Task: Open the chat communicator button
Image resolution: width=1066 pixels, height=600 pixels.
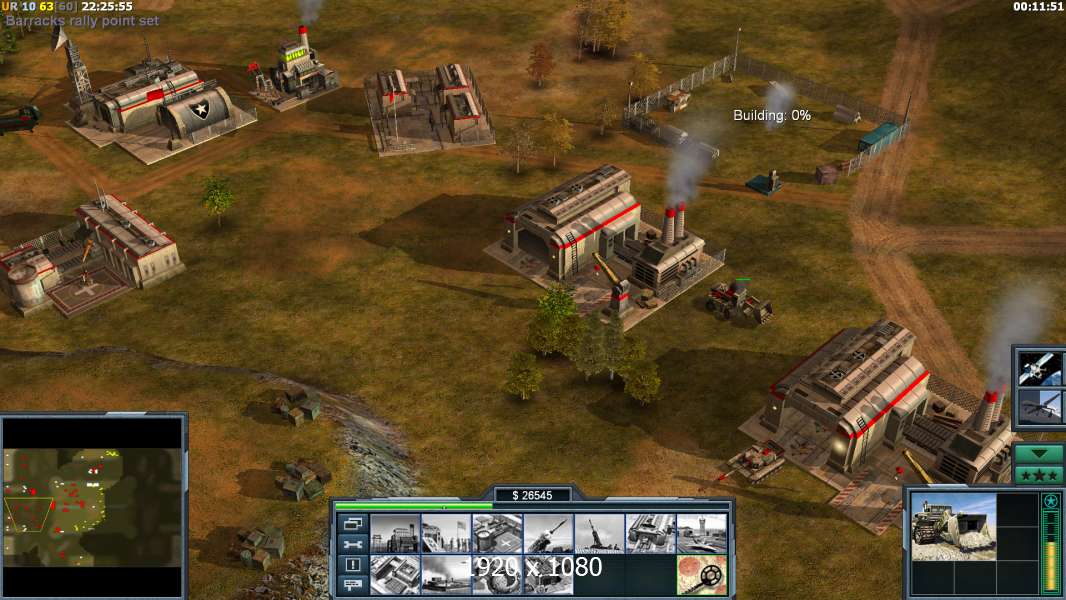Action: pyautogui.click(x=352, y=585)
